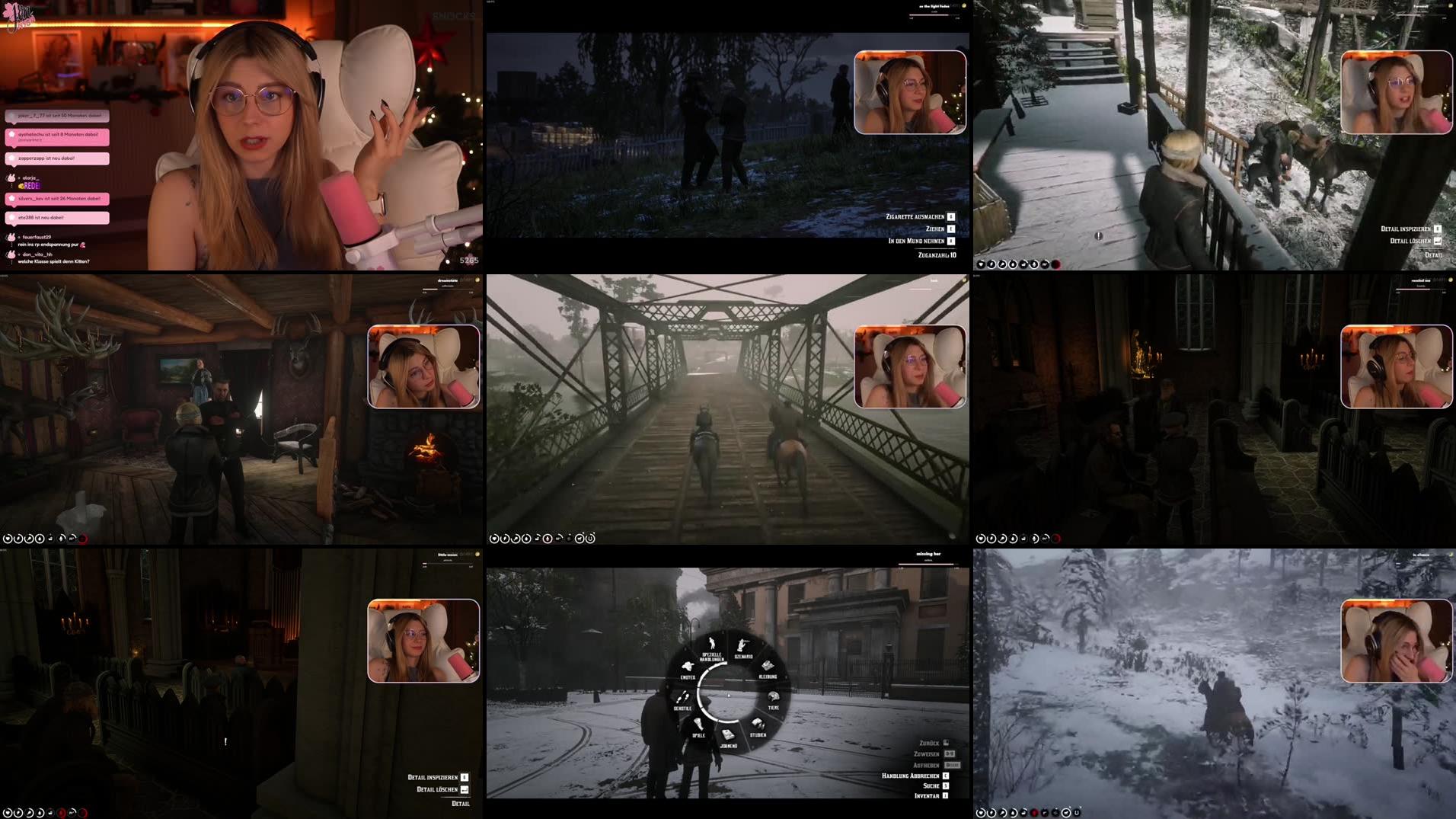
Task: Choose the Kleidung segment of the wheel
Action: (768, 666)
